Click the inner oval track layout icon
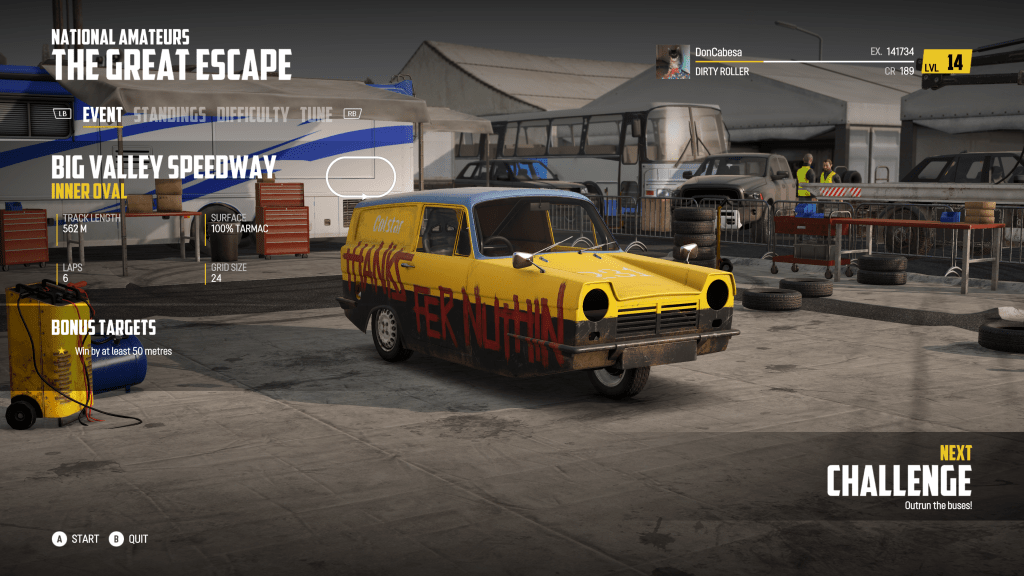 click(x=361, y=177)
